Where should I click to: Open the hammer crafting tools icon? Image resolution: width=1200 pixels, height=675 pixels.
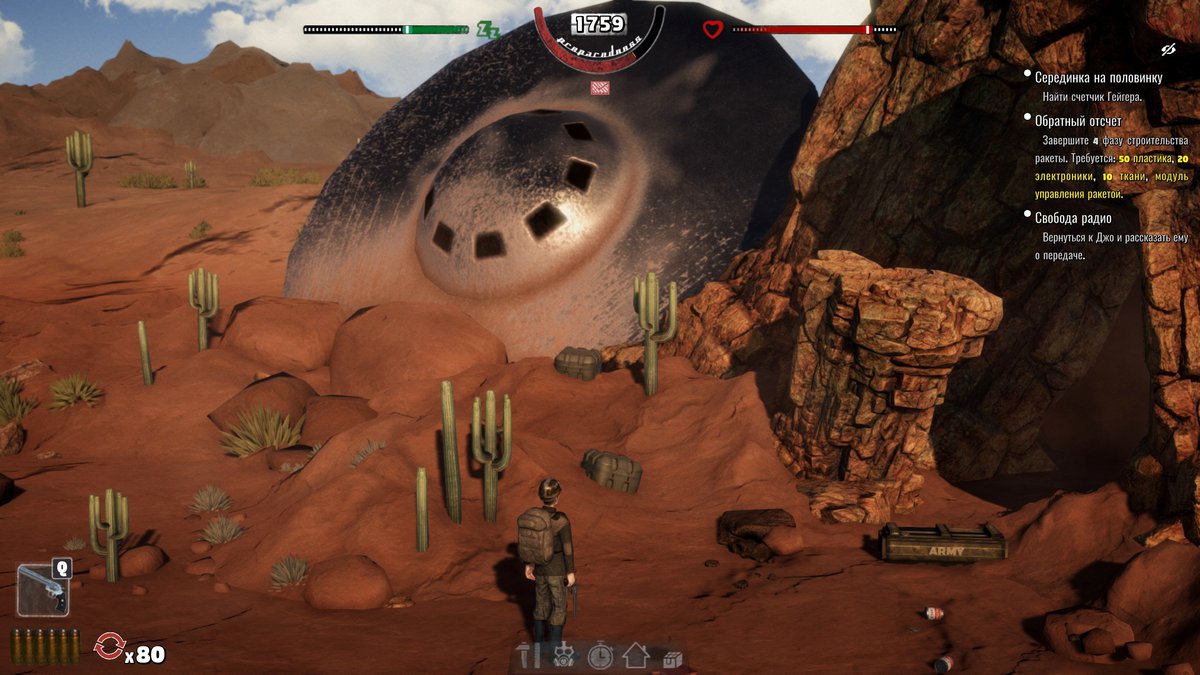(528, 655)
